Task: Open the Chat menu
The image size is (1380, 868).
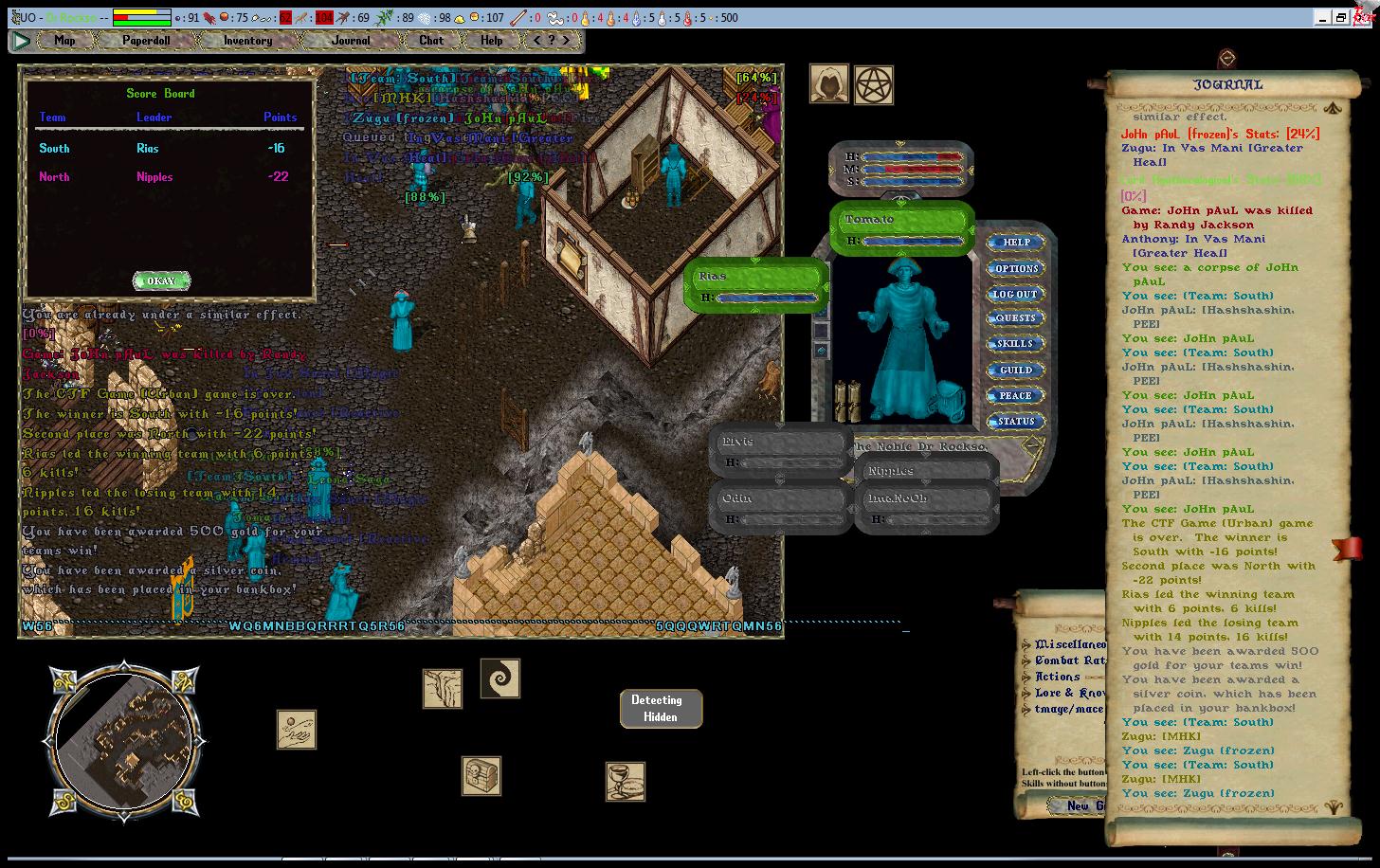Action: [431, 41]
